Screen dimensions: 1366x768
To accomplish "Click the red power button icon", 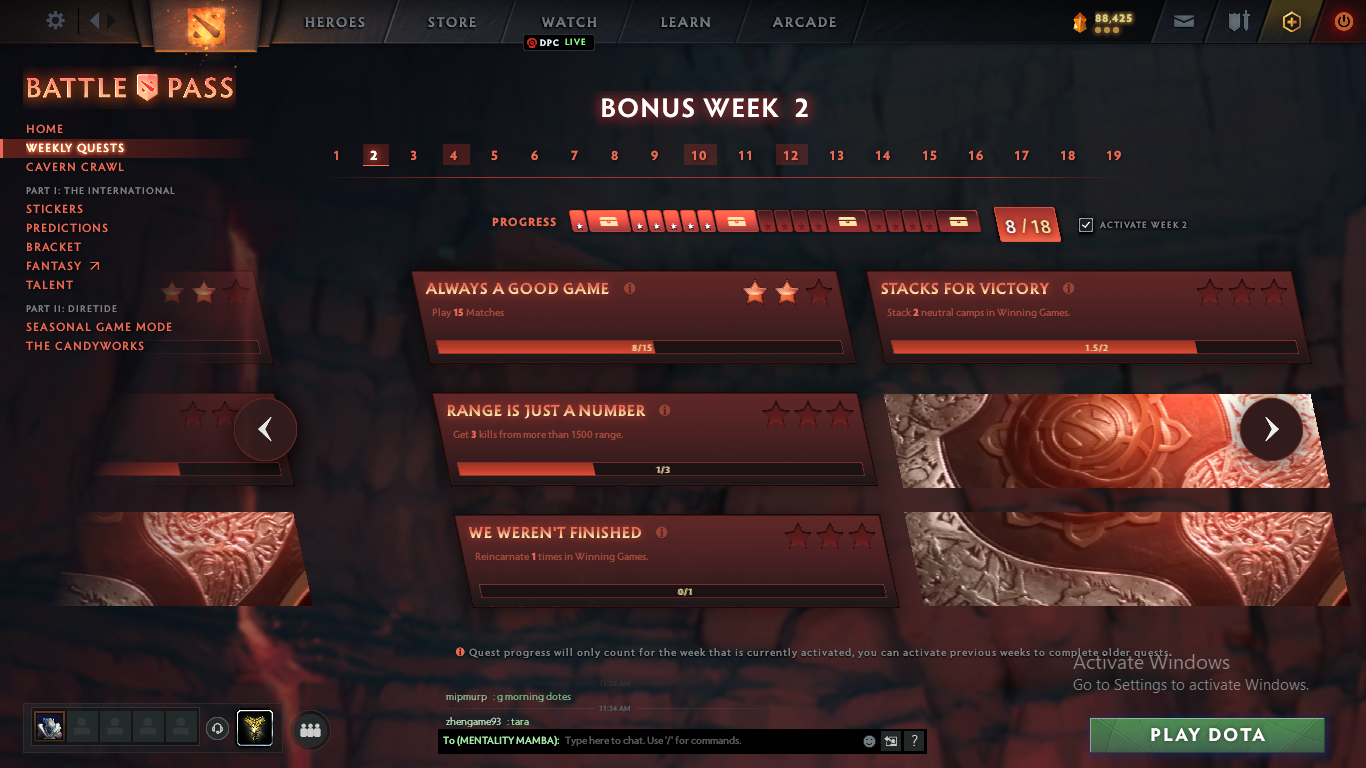I will pos(1343,21).
